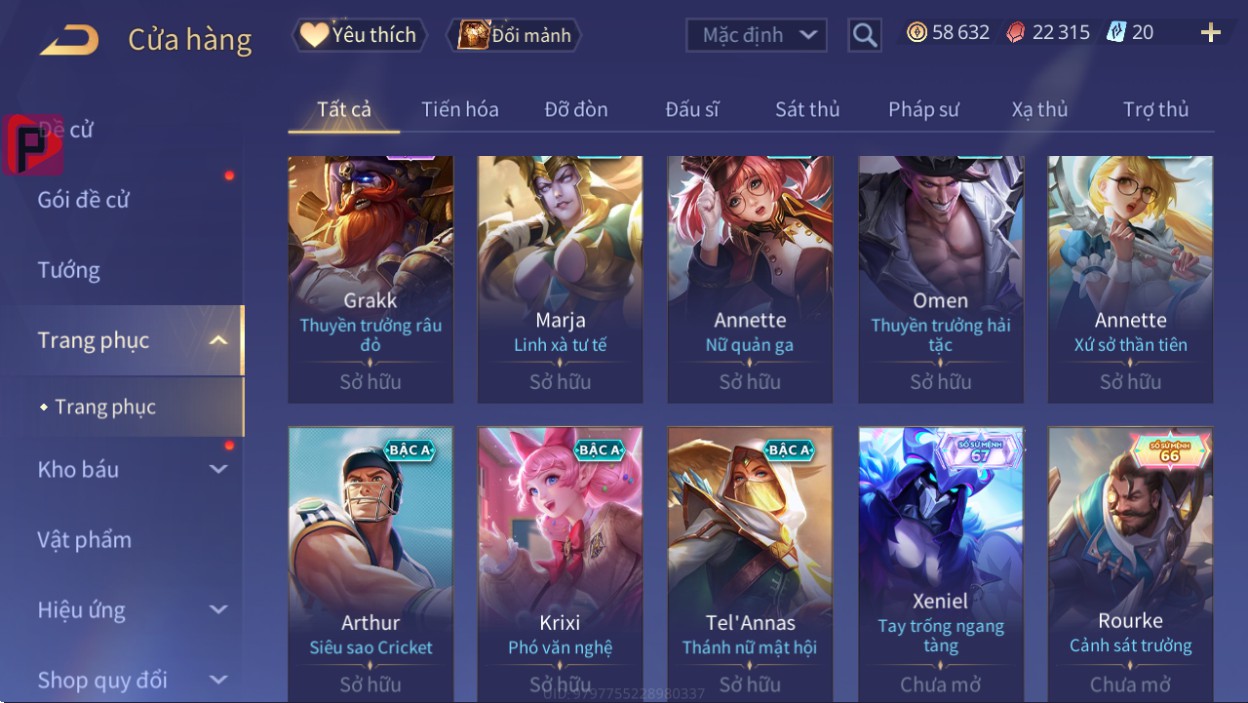Add currency with the plus button
Viewport: 1248px width, 703px height.
1210,33
